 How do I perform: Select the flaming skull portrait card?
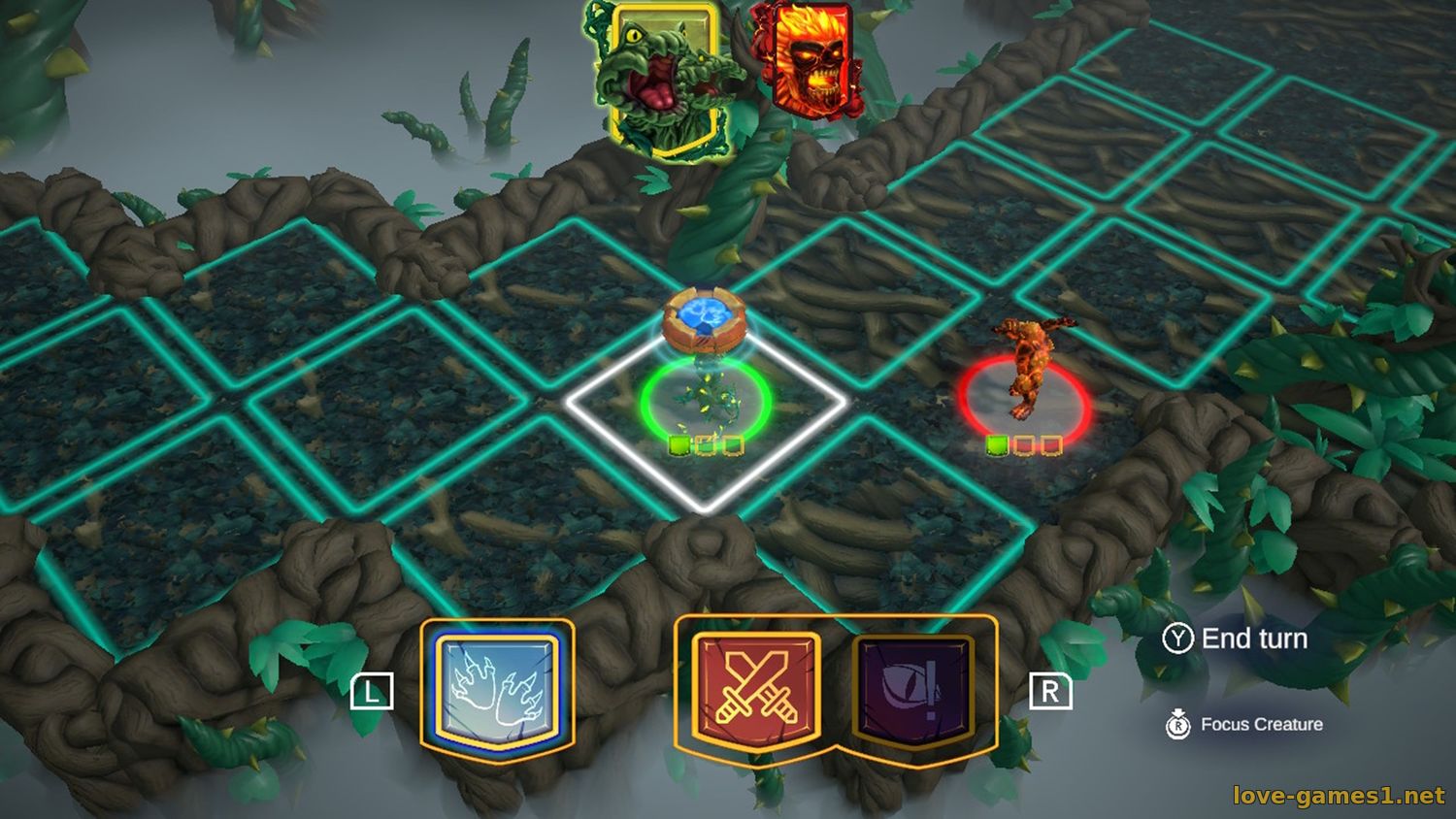(808, 60)
